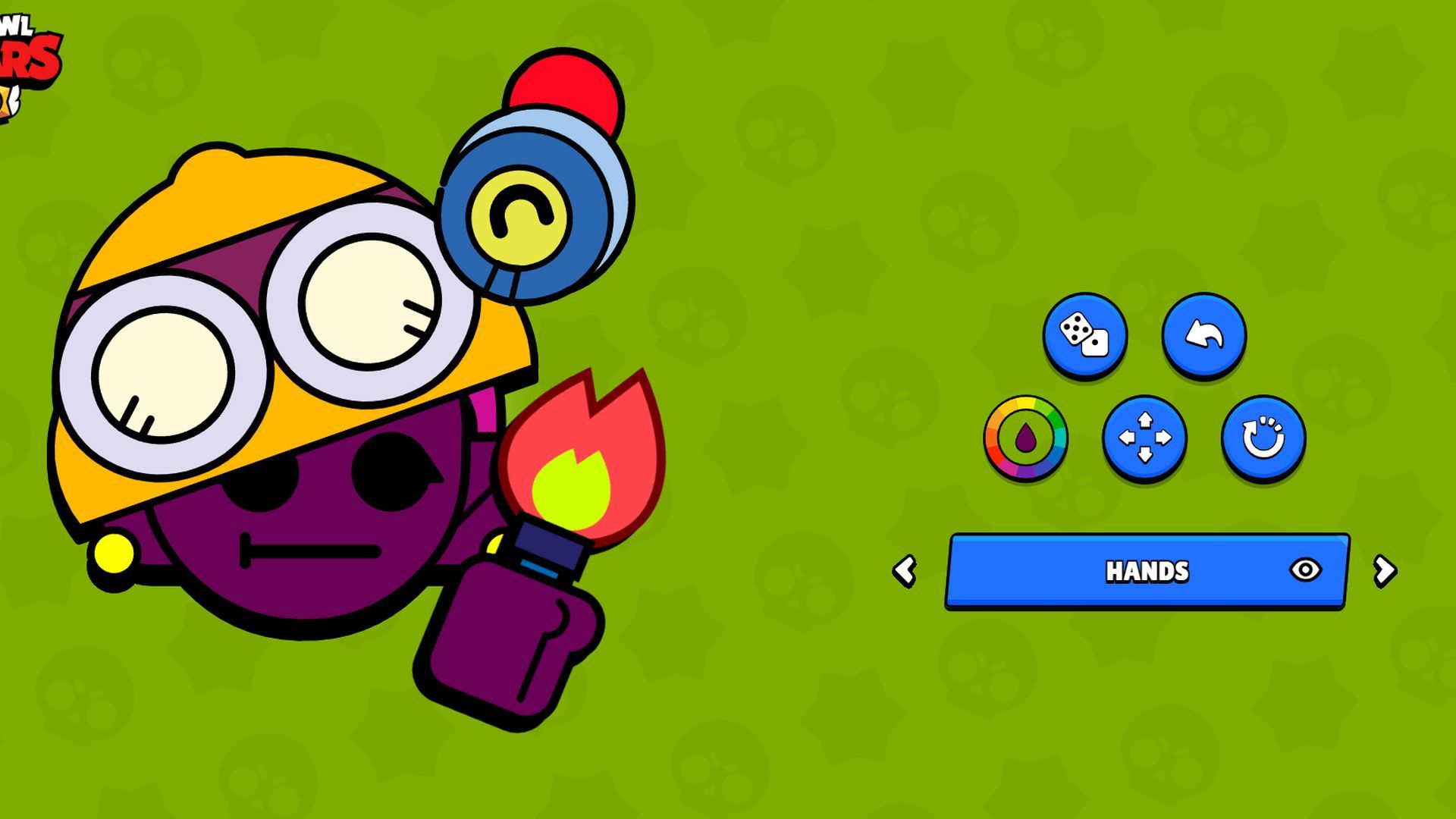Pick a new color from the rainbow wheel
Image resolution: width=1456 pixels, height=819 pixels.
click(1025, 438)
